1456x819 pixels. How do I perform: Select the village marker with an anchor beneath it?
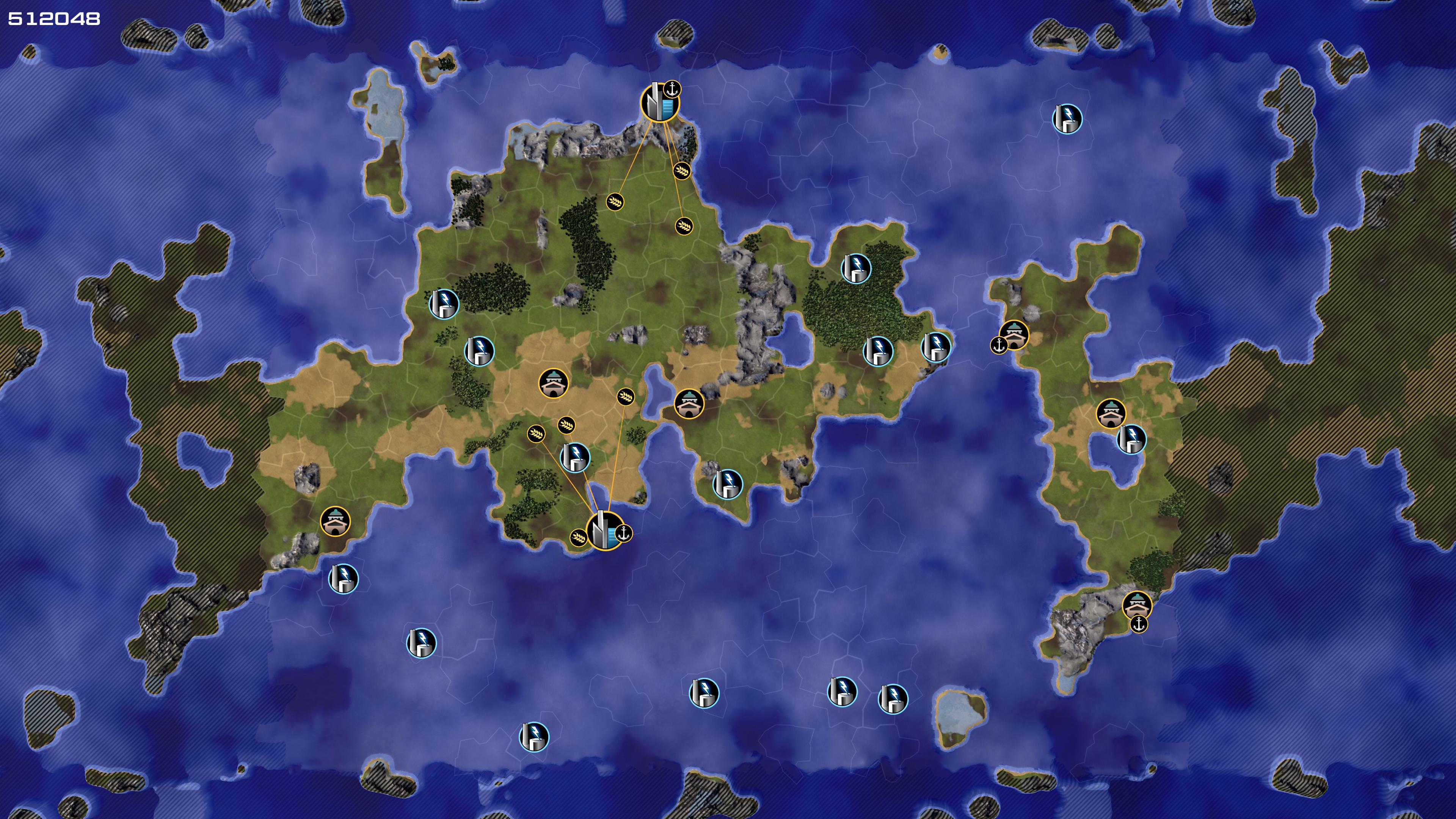[x=1137, y=605]
